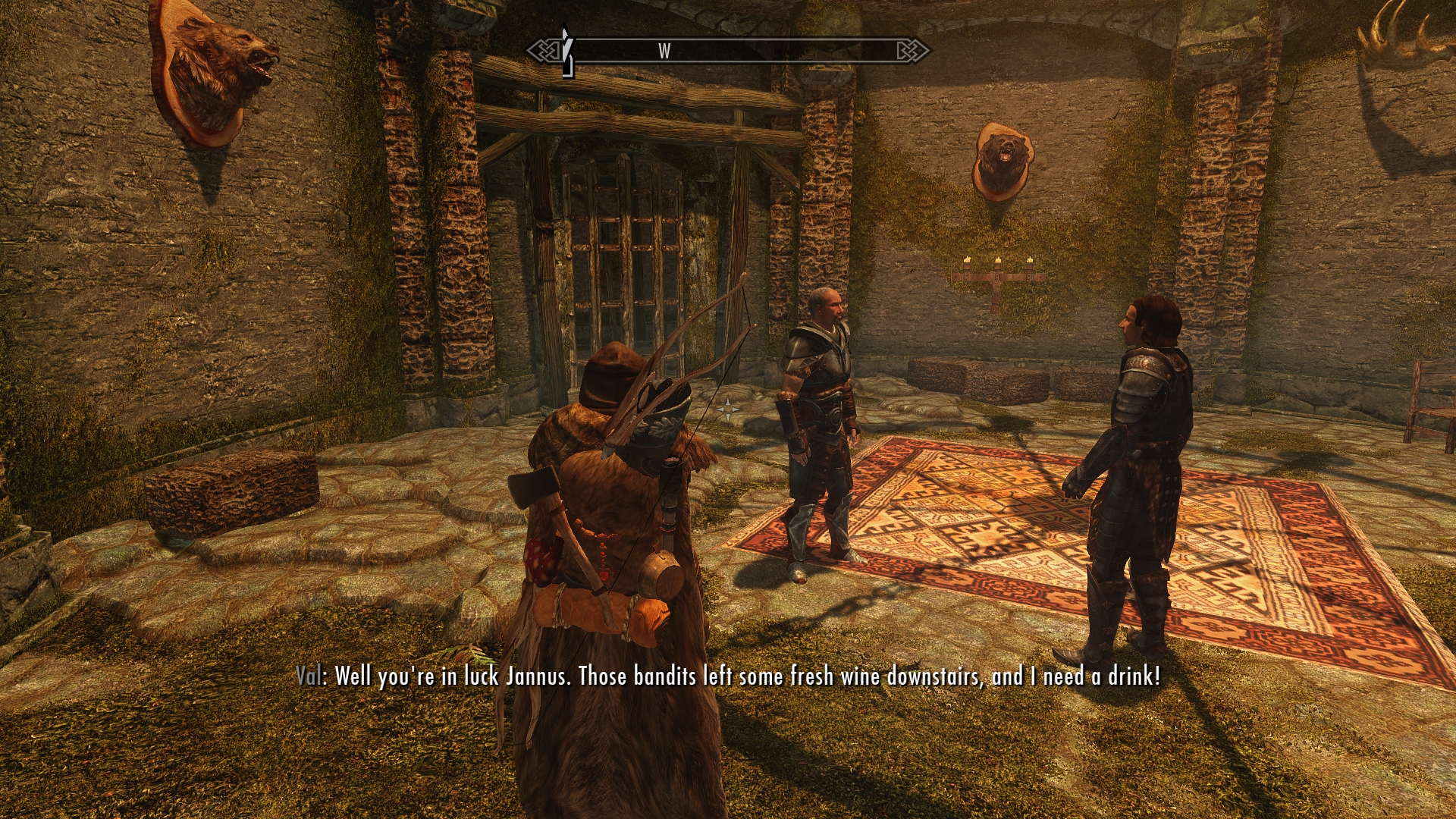Select the quest marker on the compass
The width and height of the screenshot is (1456, 819).
(x=565, y=51)
